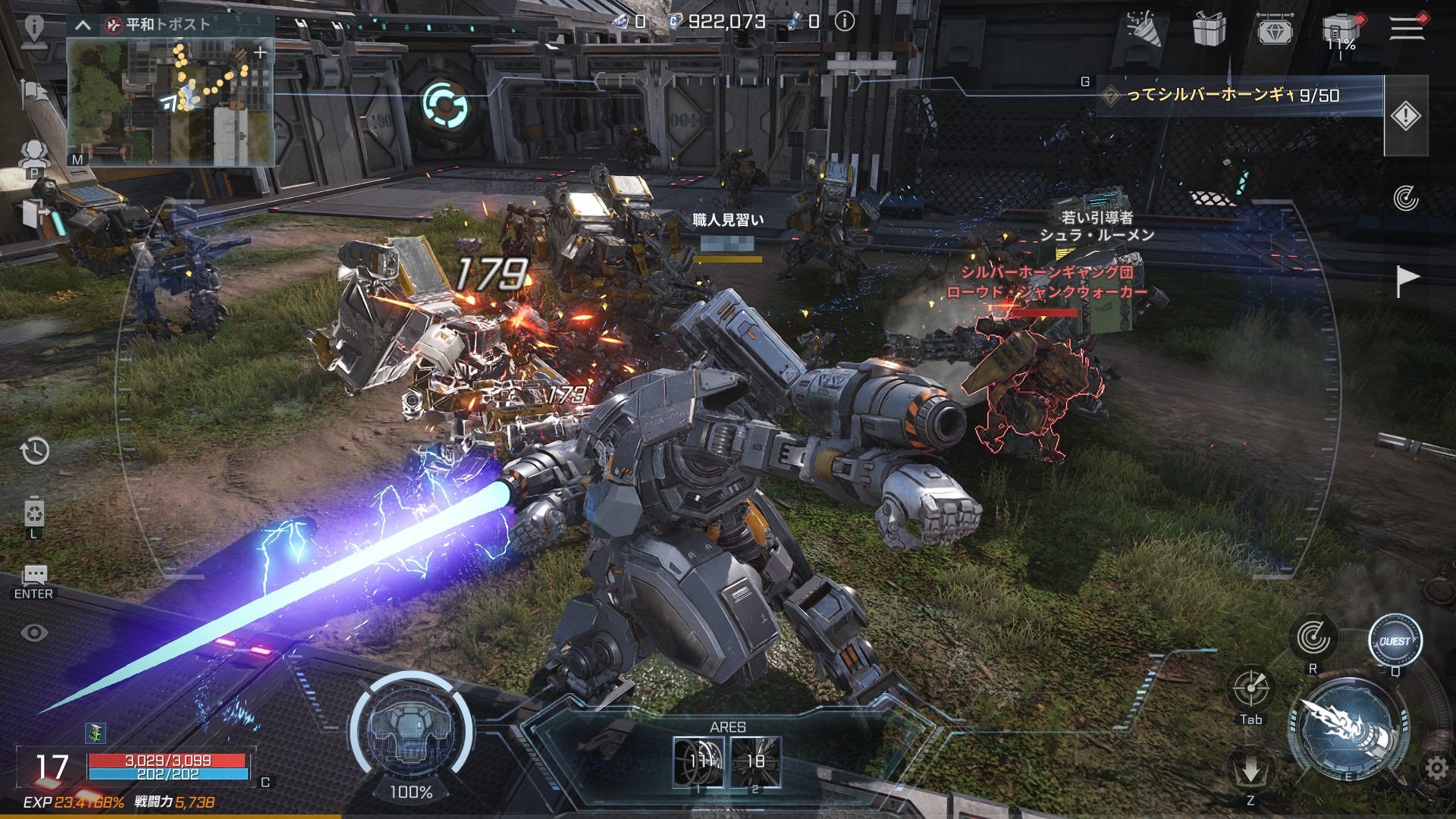This screenshot has height=819, width=1456.
Task: Open the diamond shop icon
Action: tap(1275, 29)
